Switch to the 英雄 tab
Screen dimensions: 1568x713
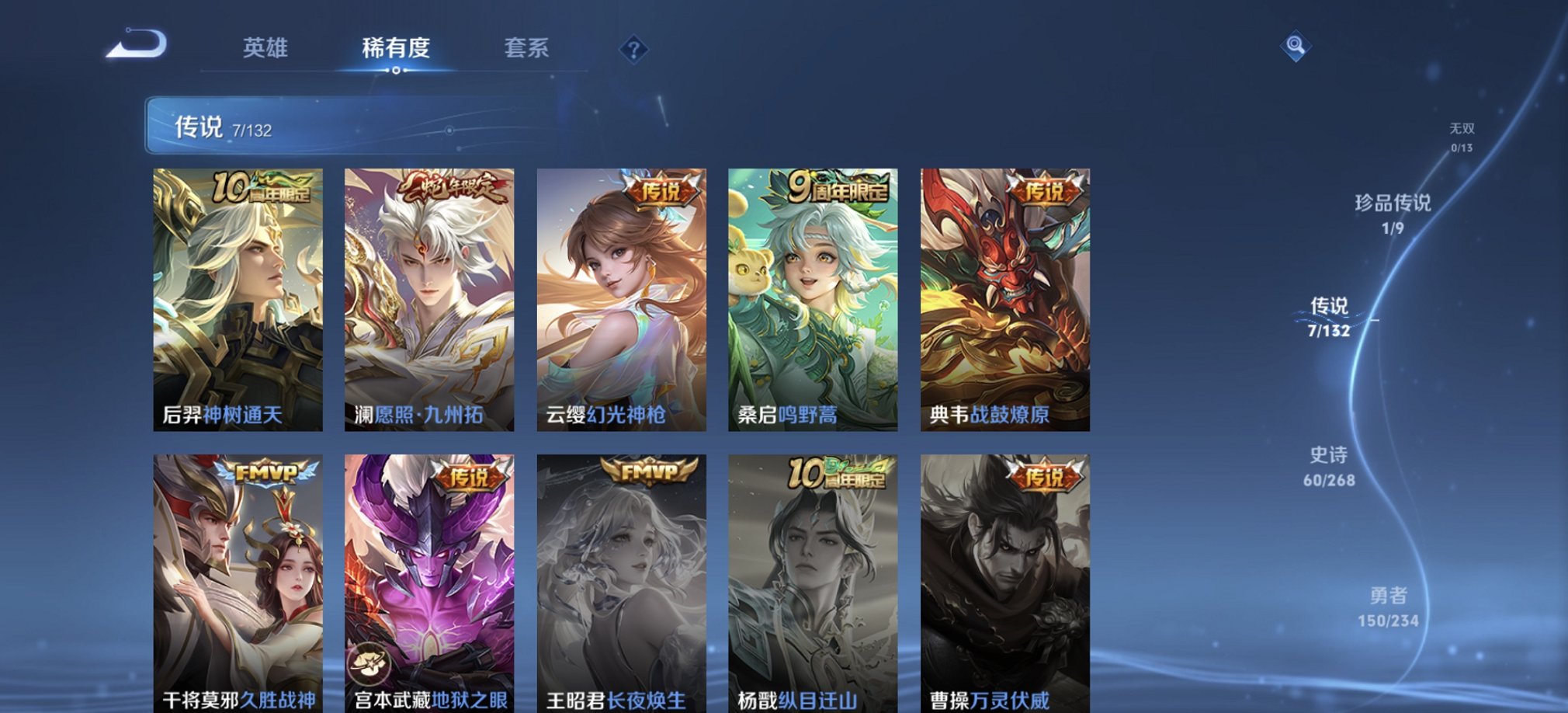pos(264,49)
